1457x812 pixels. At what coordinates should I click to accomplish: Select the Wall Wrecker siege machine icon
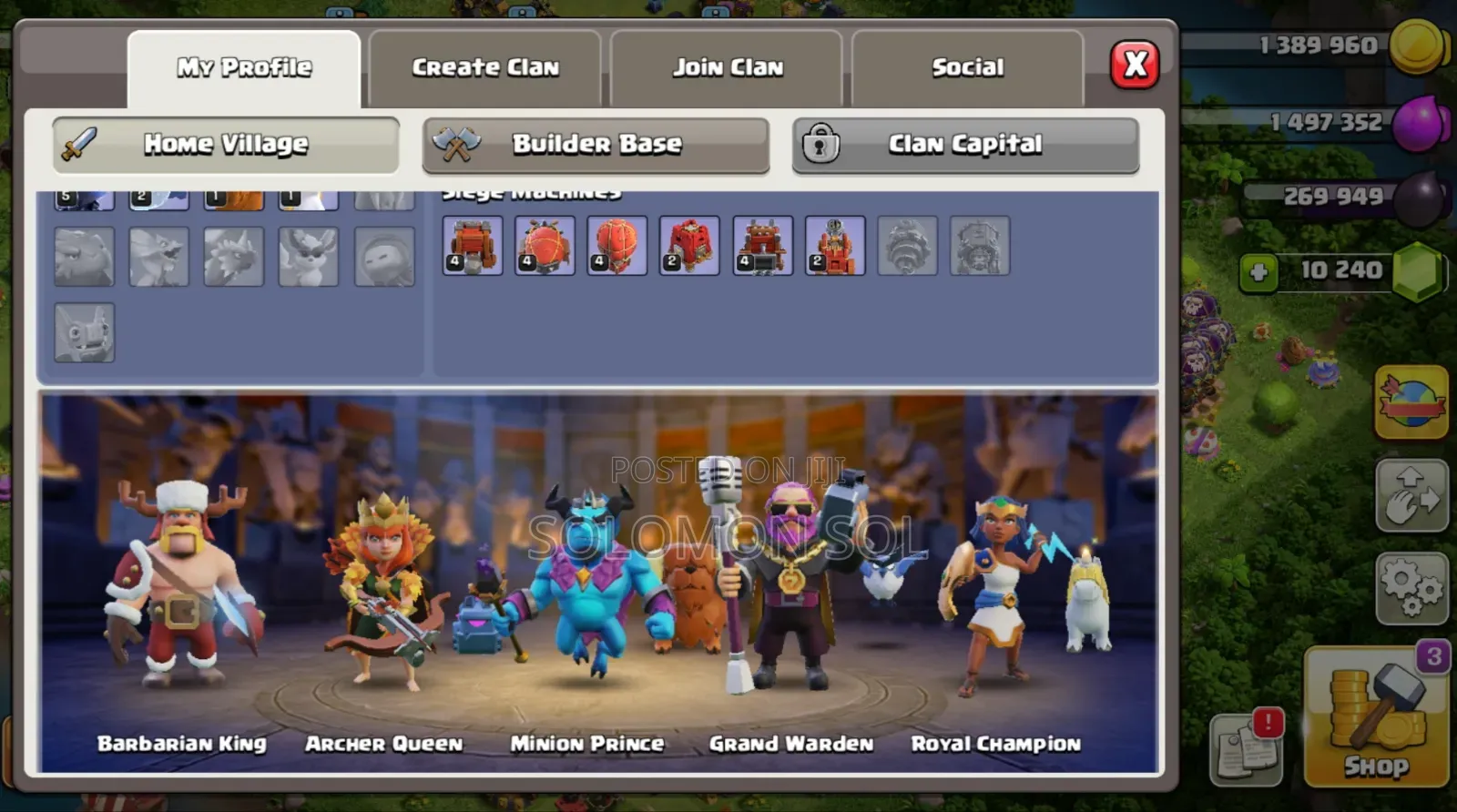pyautogui.click(x=472, y=246)
